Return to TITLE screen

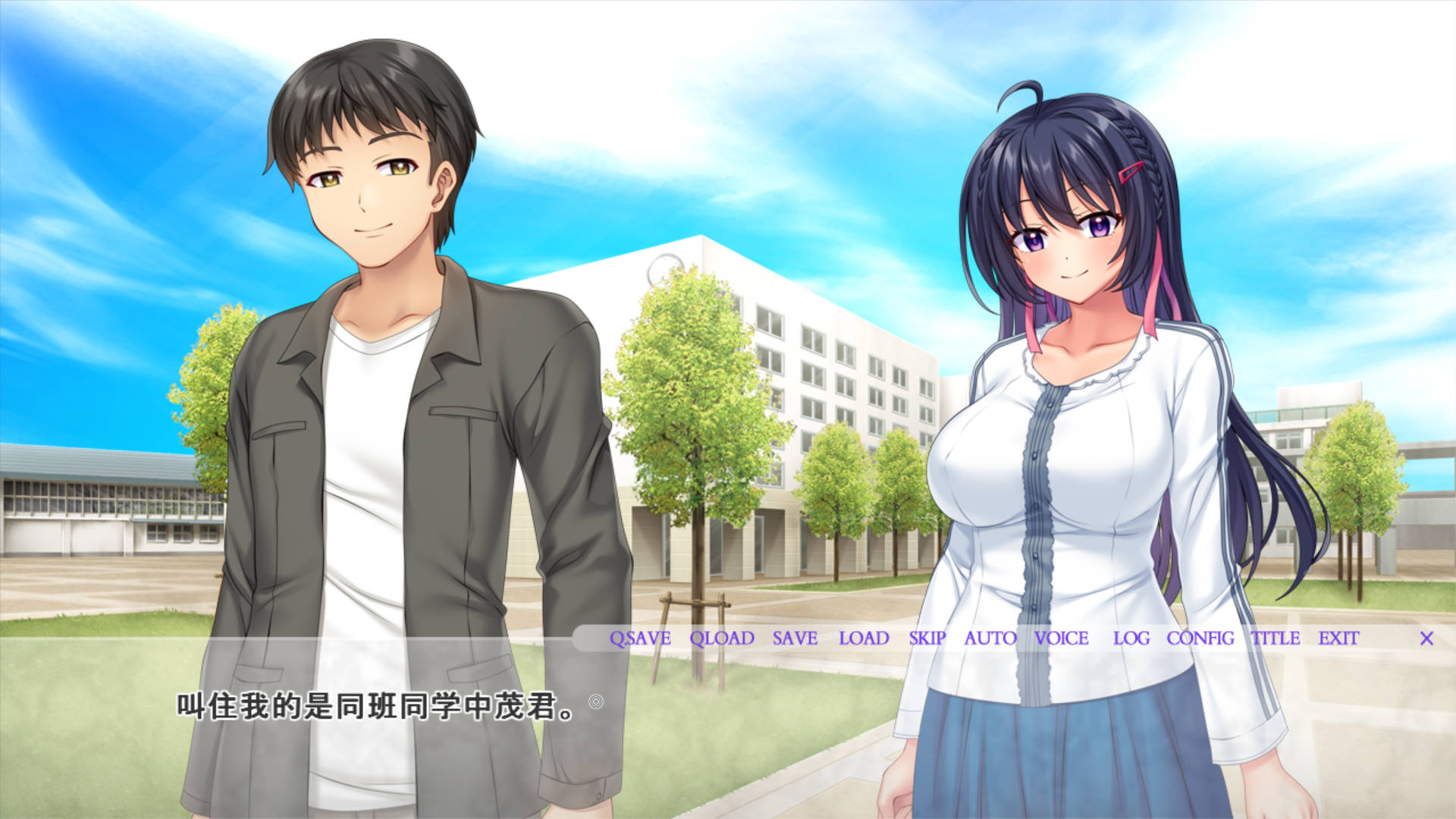point(1276,639)
